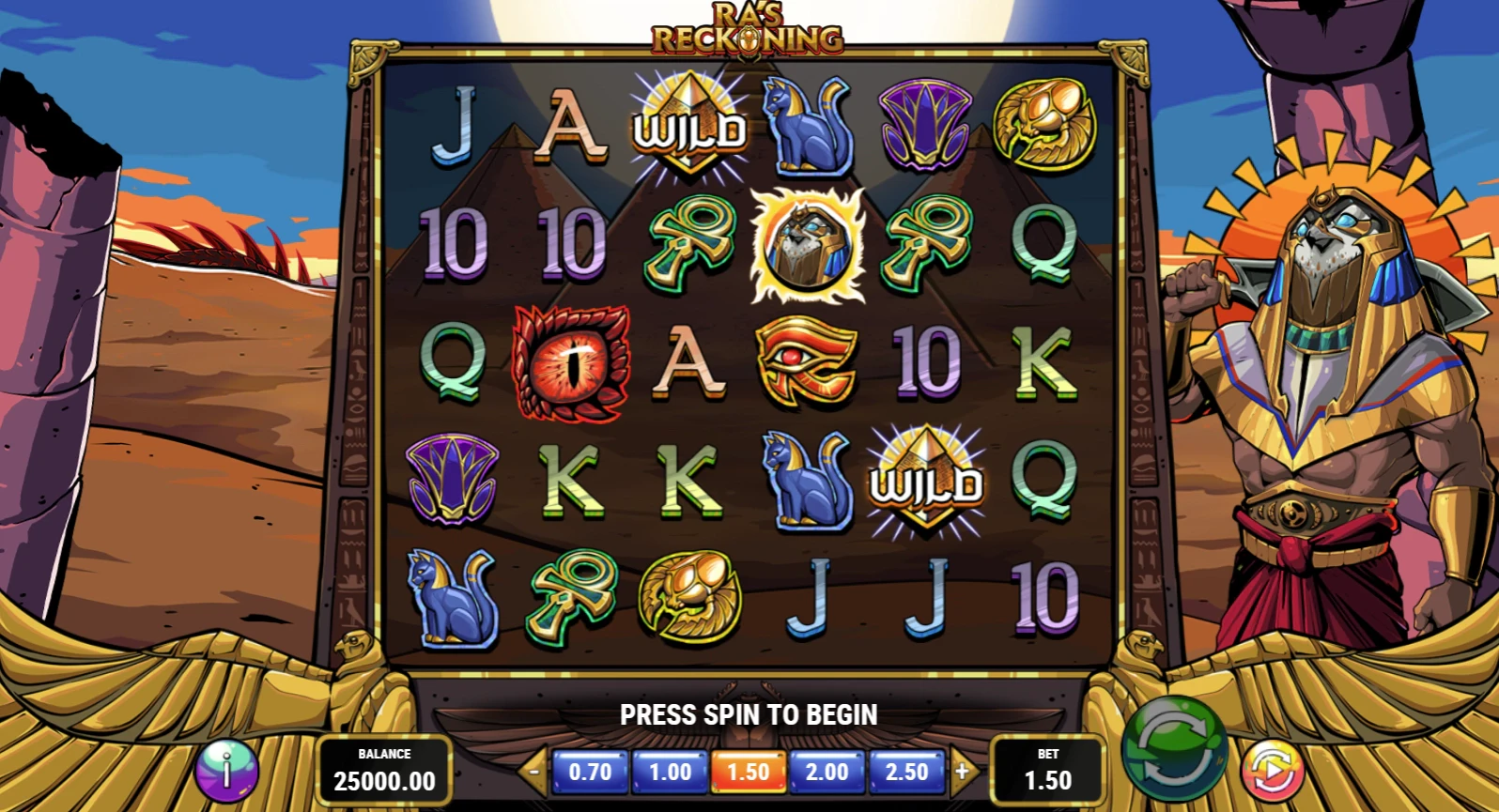1499x812 pixels.
Task: Open the game info panel
Action: 226,770
